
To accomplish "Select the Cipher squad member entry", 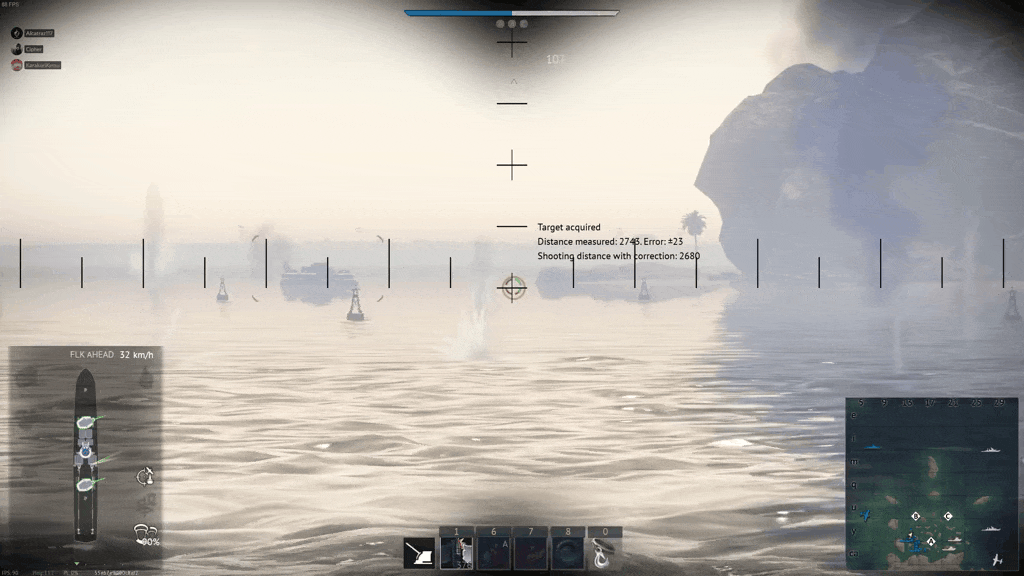I will click(x=33, y=49).
